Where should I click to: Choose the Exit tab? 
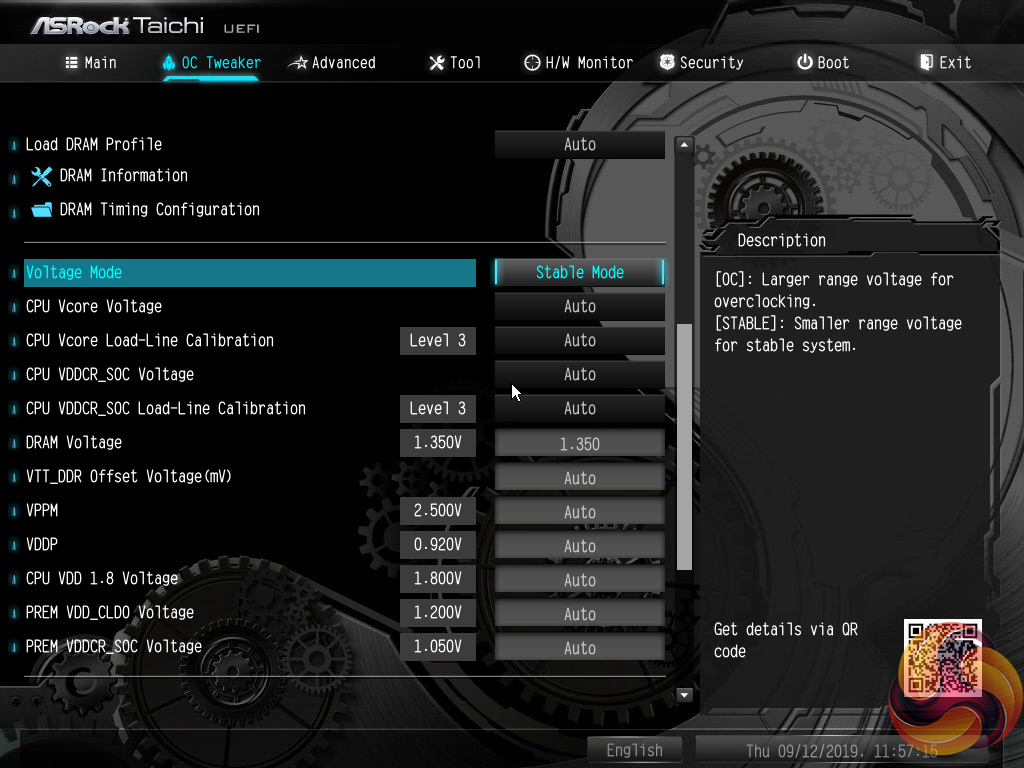(x=945, y=62)
